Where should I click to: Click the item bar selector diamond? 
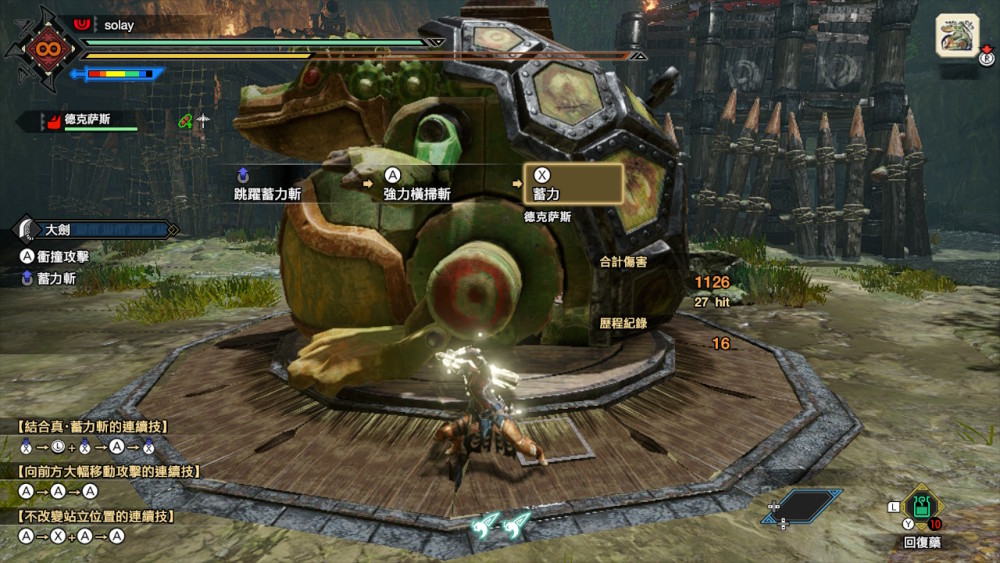coord(806,507)
